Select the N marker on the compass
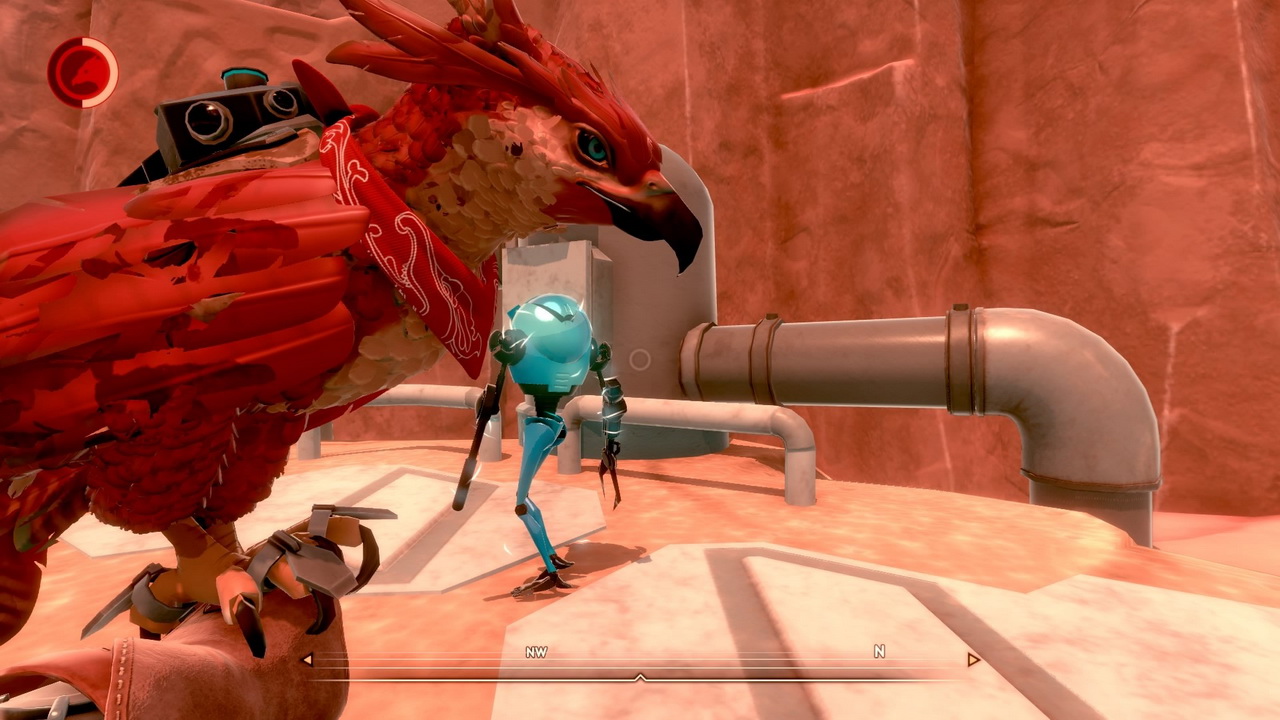The height and width of the screenshot is (720, 1280). (x=879, y=652)
